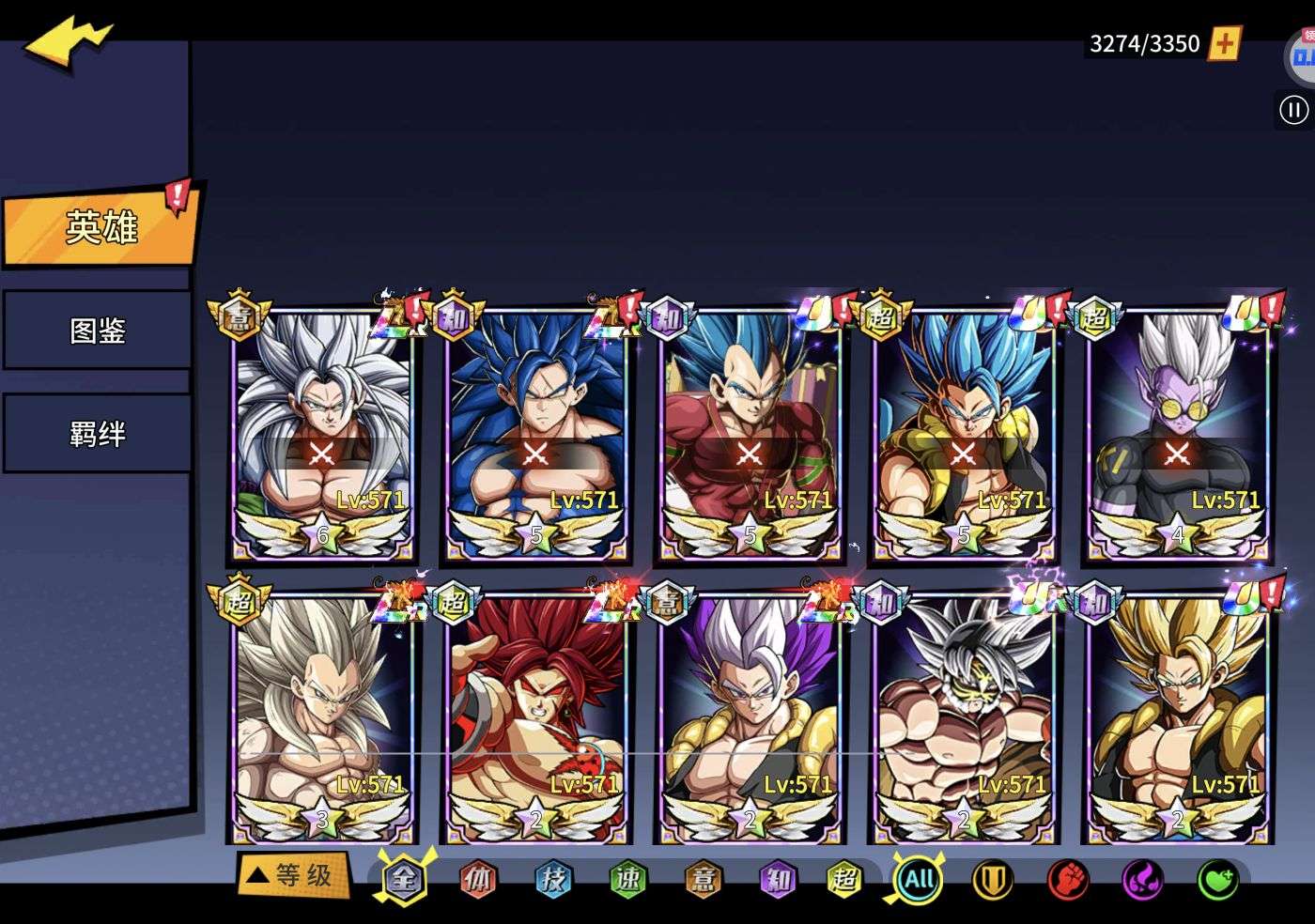Select the six-star white-haired hero card

click(322, 434)
